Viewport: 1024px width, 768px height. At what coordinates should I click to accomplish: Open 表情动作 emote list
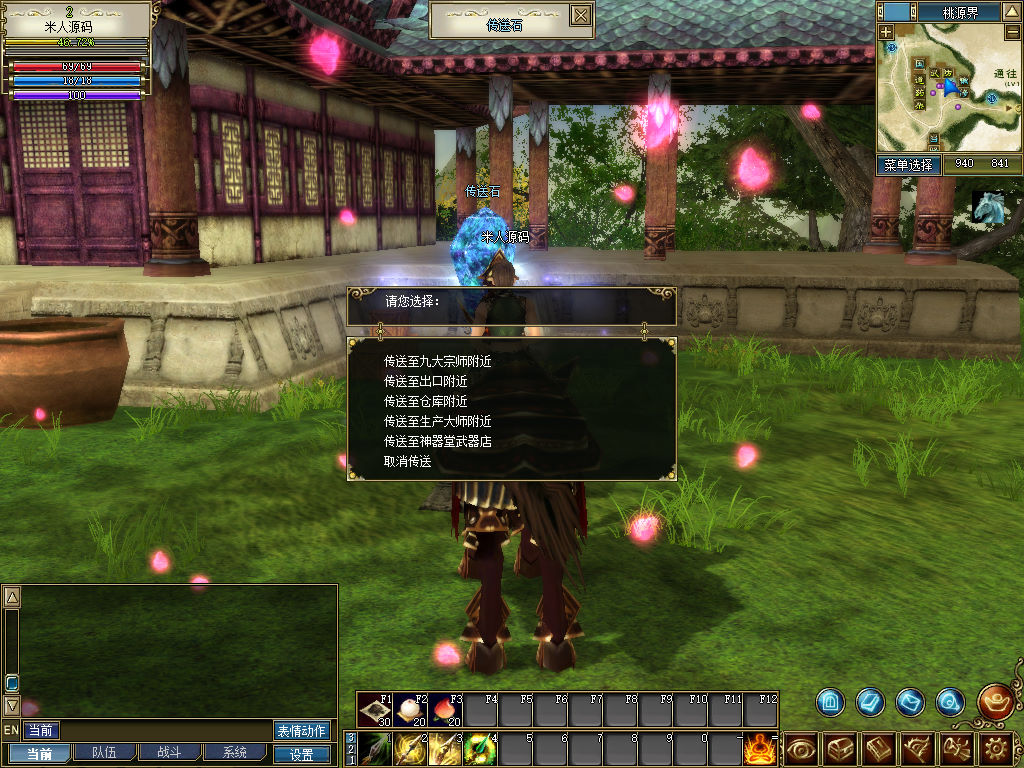tap(301, 731)
